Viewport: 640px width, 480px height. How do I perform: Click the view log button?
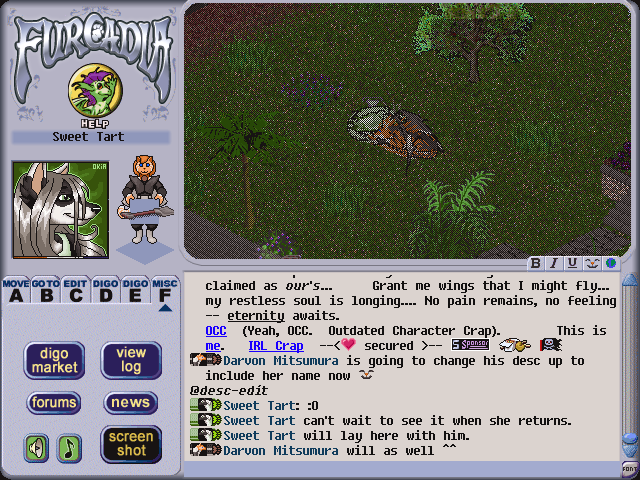click(131, 360)
